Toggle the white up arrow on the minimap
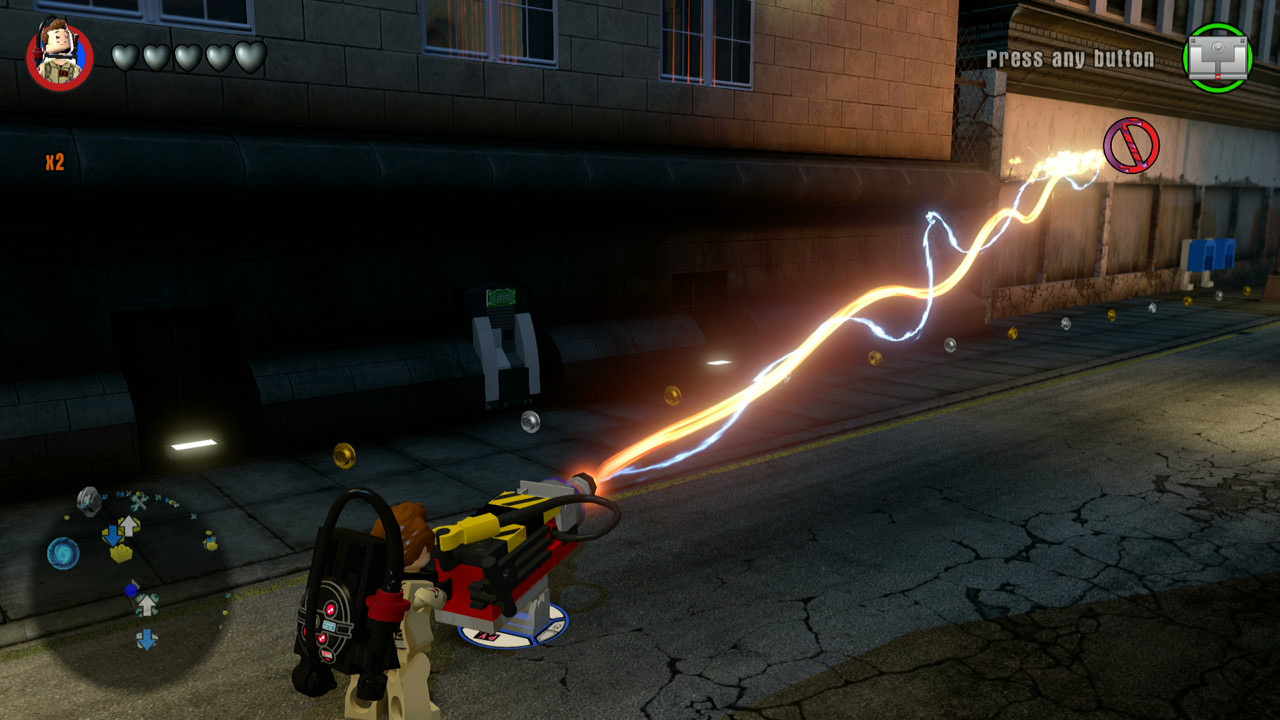1280x720 pixels. coord(129,524)
